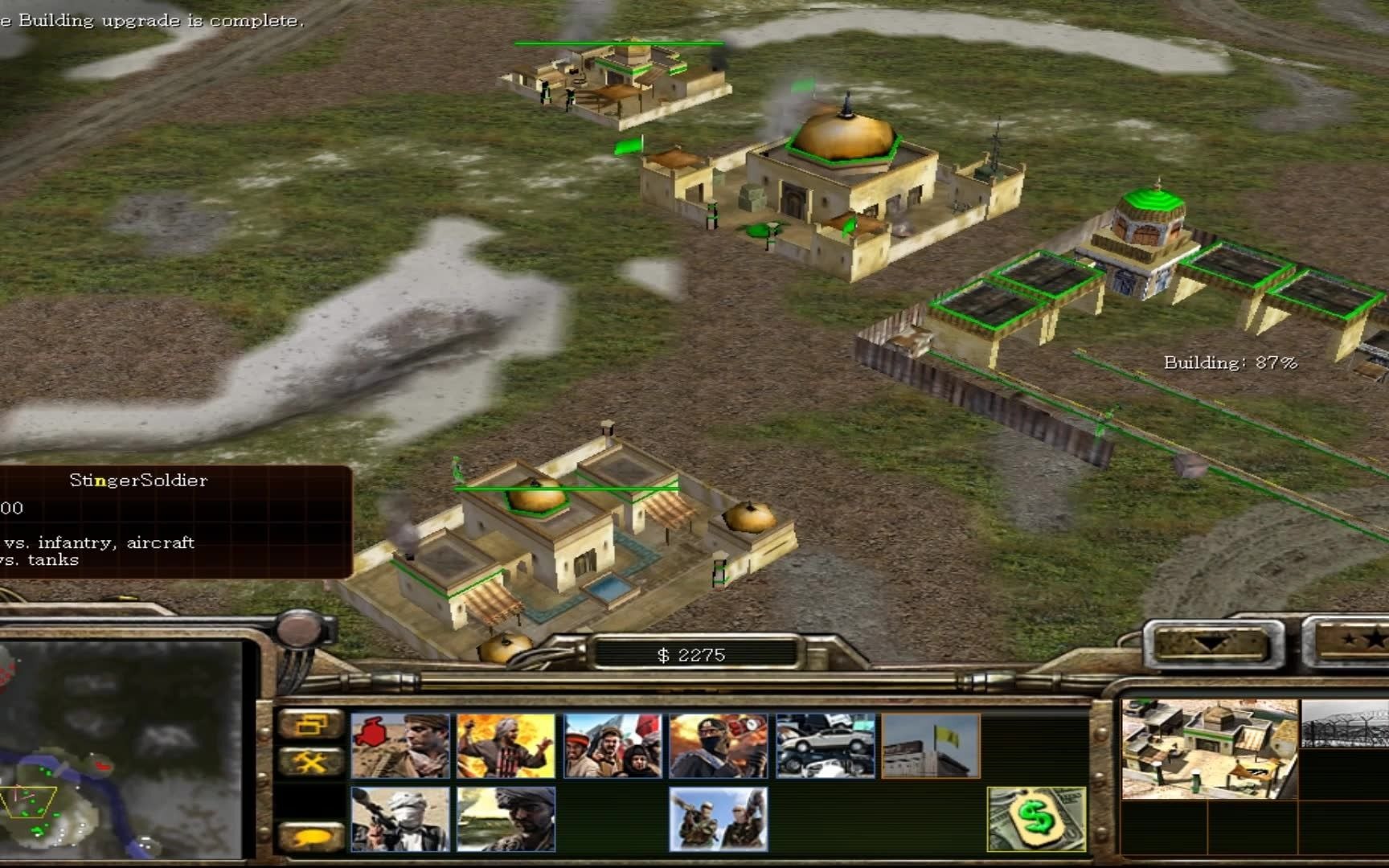Open the Generals powers star button
Screen dimensions: 1389x868
pyautogui.click(x=1350, y=643)
